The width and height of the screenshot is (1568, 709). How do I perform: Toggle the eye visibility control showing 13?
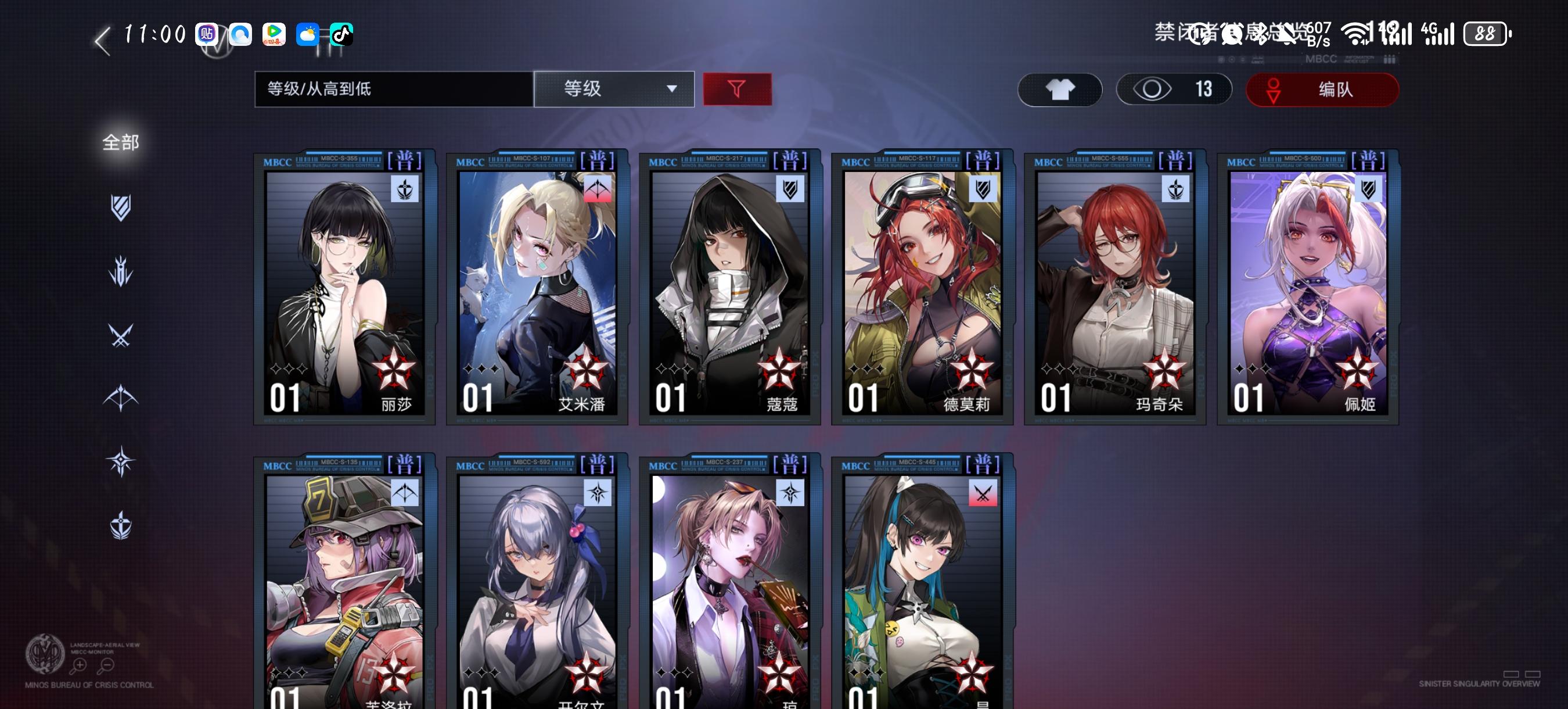(x=1174, y=89)
